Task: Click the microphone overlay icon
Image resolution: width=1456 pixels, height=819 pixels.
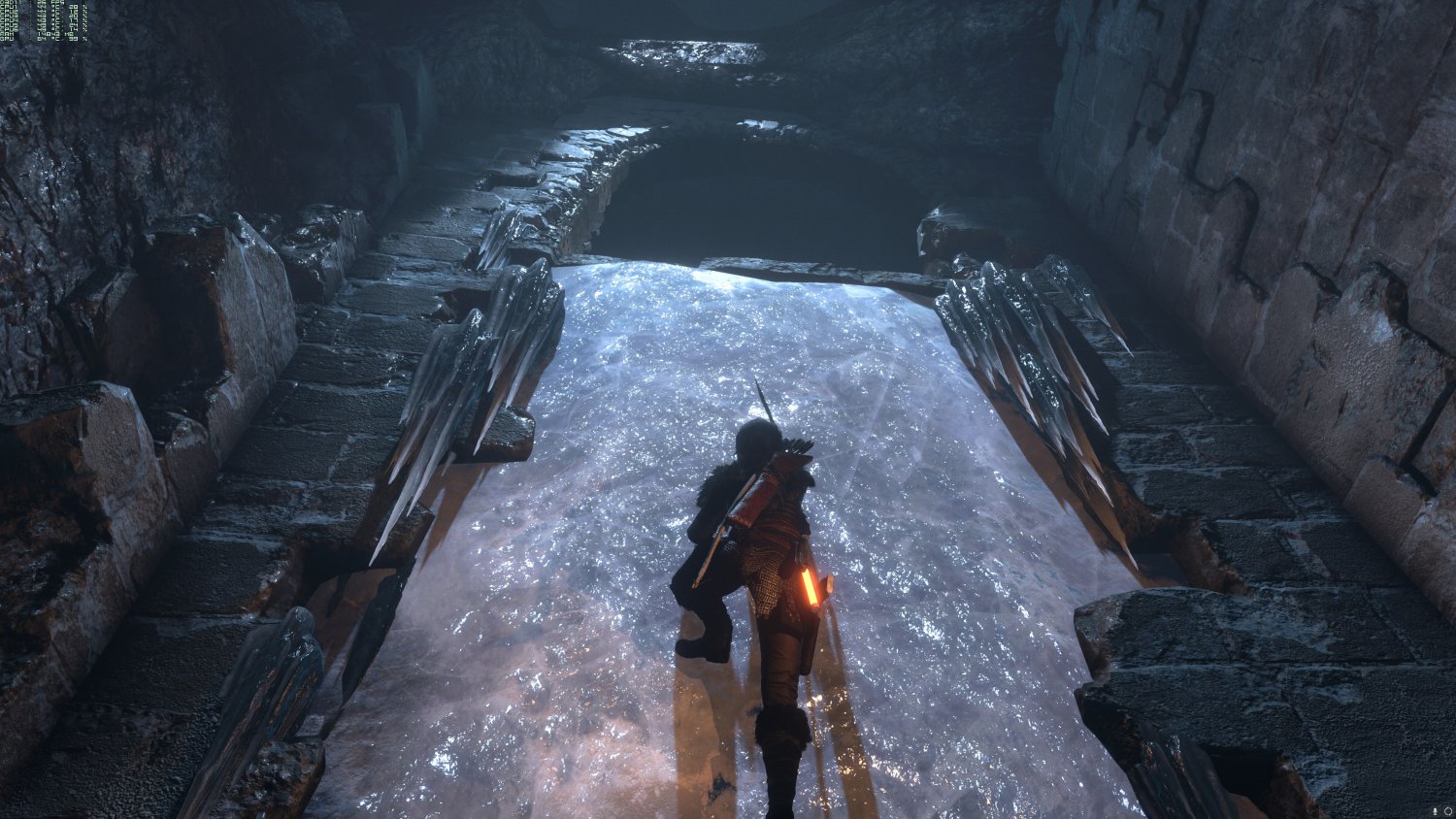Action: click(x=1436, y=809)
